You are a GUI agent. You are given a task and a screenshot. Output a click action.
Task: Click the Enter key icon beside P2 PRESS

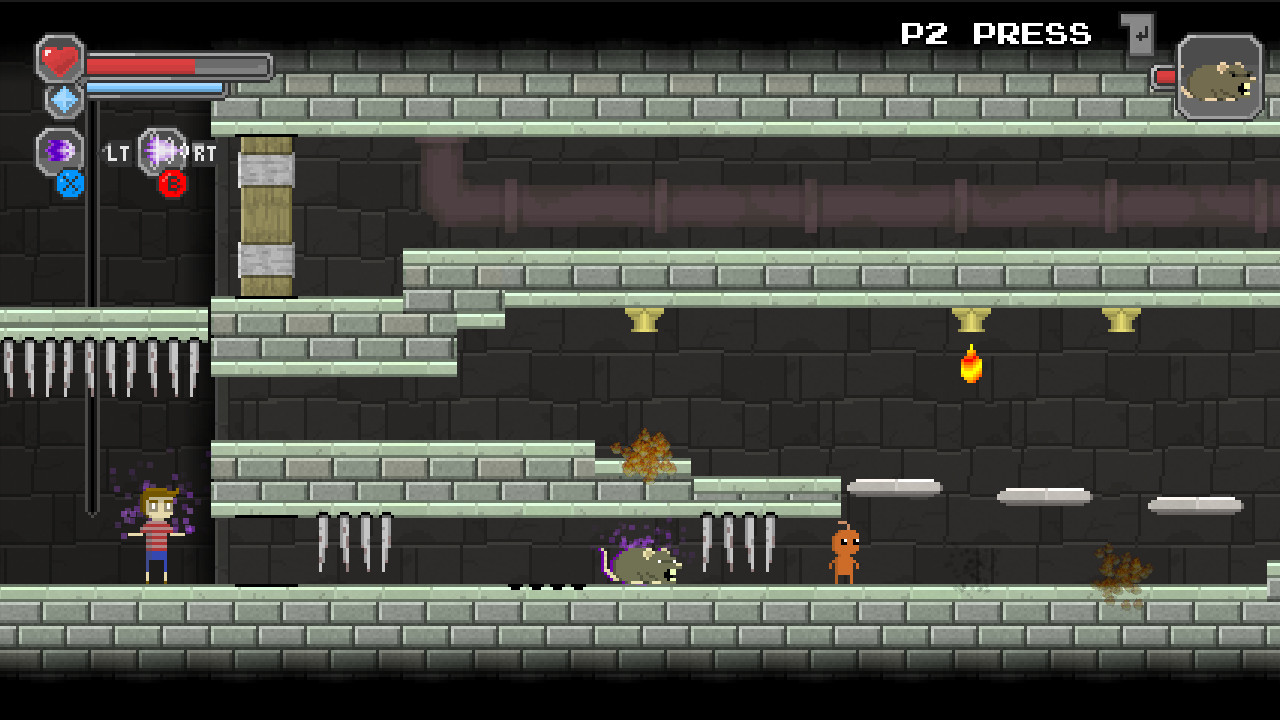[x=1136, y=32]
